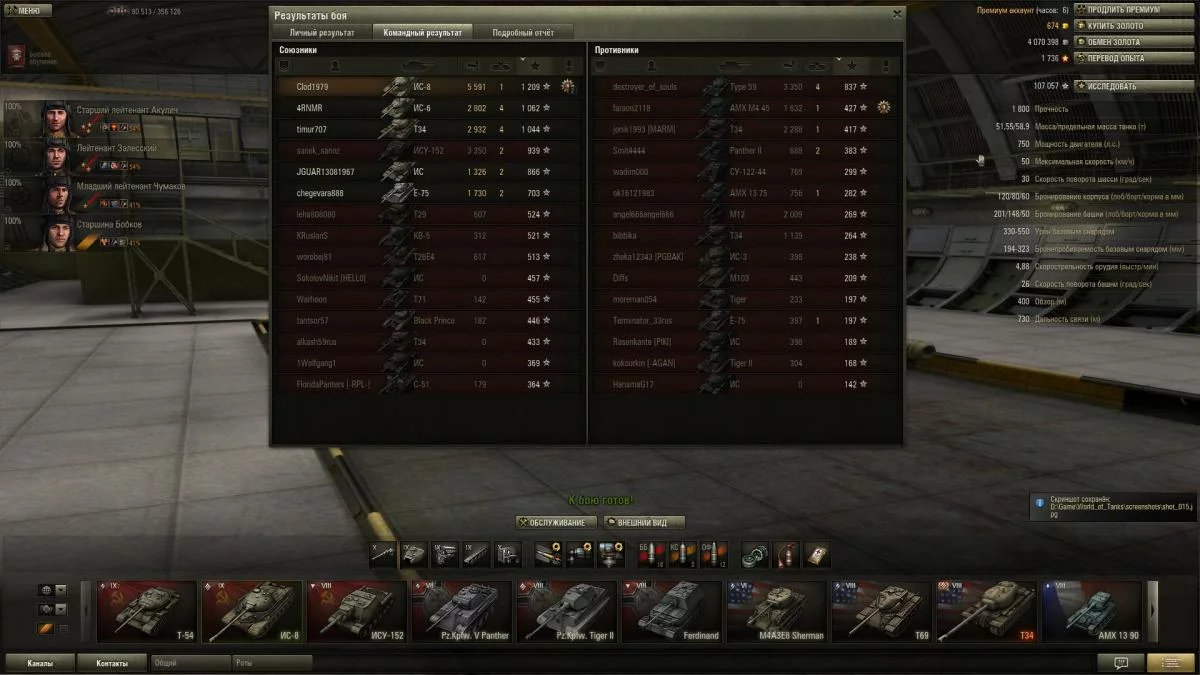Viewport: 1200px width, 675px height.
Task: Select enemy destroyer_of_souls row
Action: click(743, 87)
